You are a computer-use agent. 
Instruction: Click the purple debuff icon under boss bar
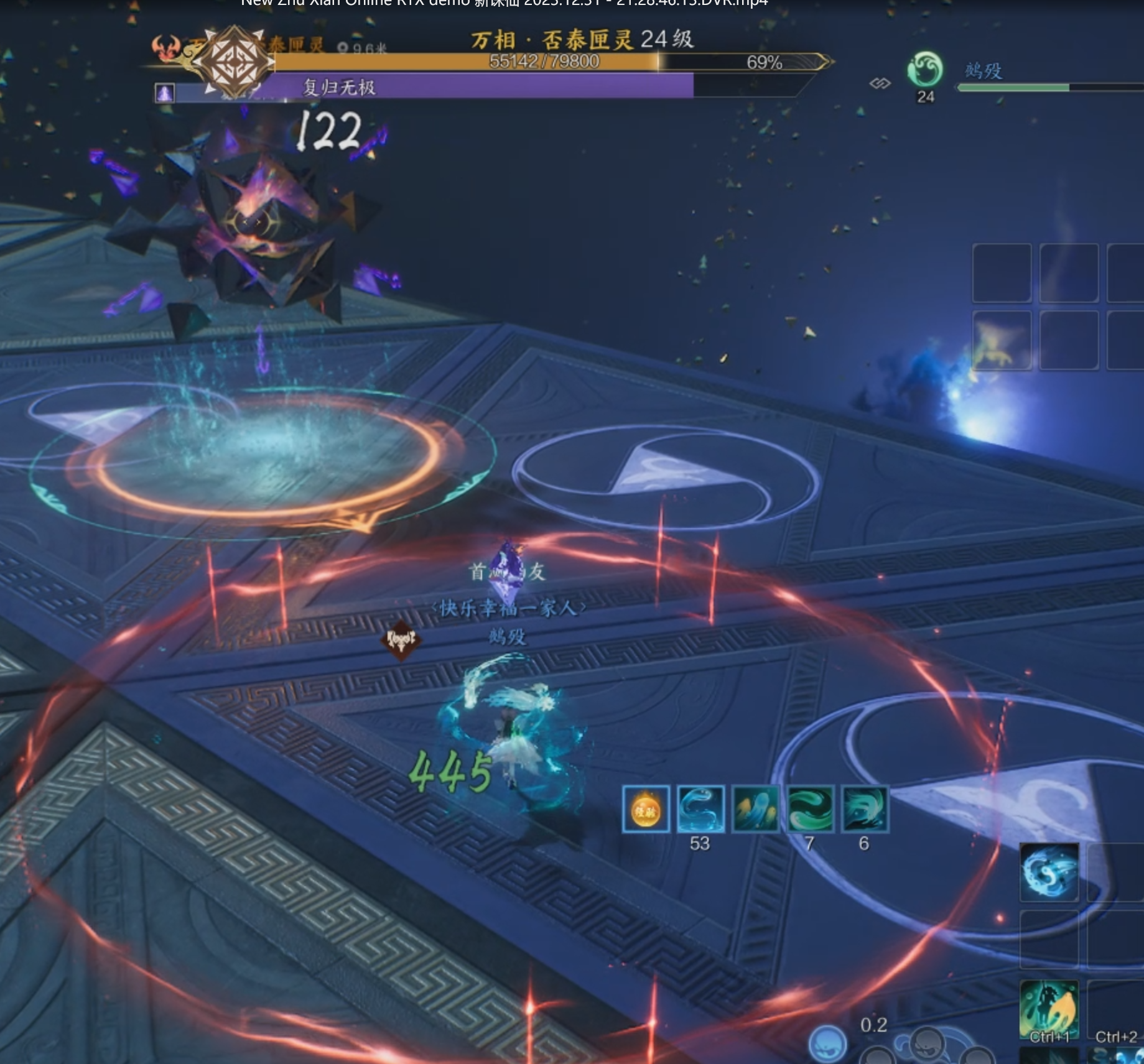tap(164, 93)
